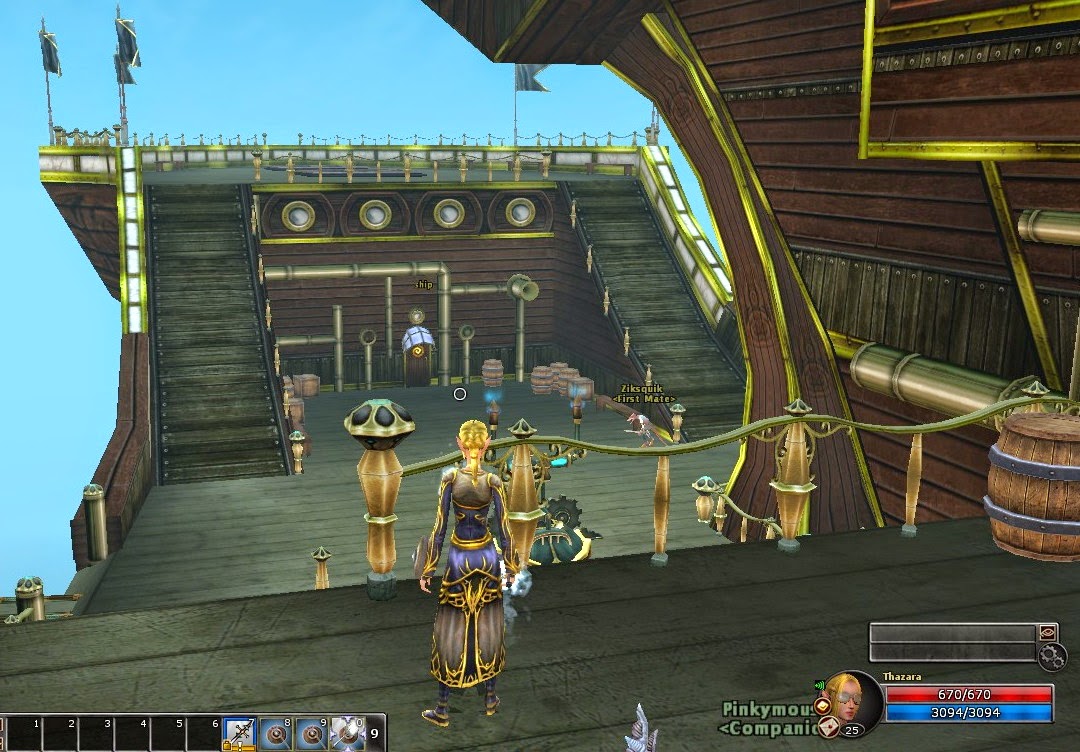Screen dimensions: 1080x752
Task: Toggle the eye icon beside the grey bars
Action: pyautogui.click(x=1047, y=633)
